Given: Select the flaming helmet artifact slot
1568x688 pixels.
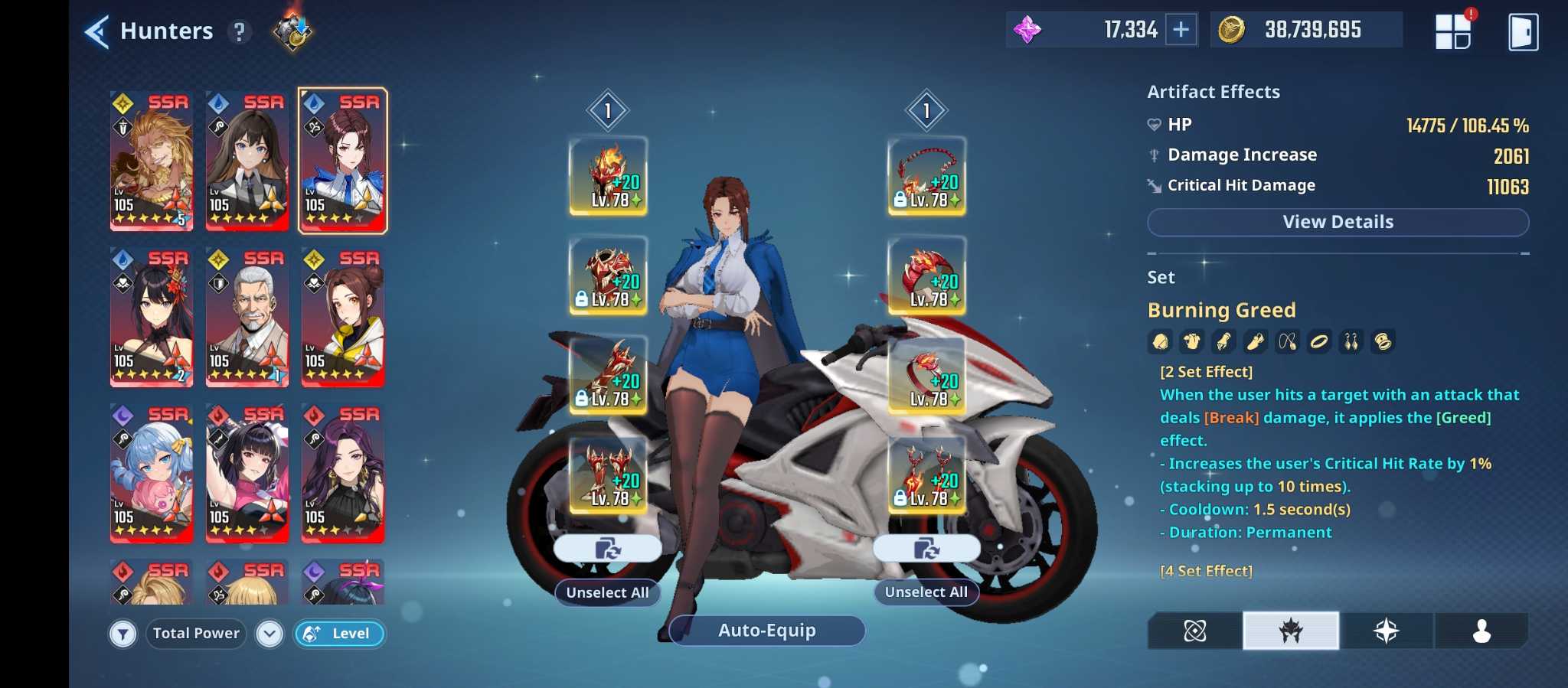Looking at the screenshot, I should click(608, 176).
